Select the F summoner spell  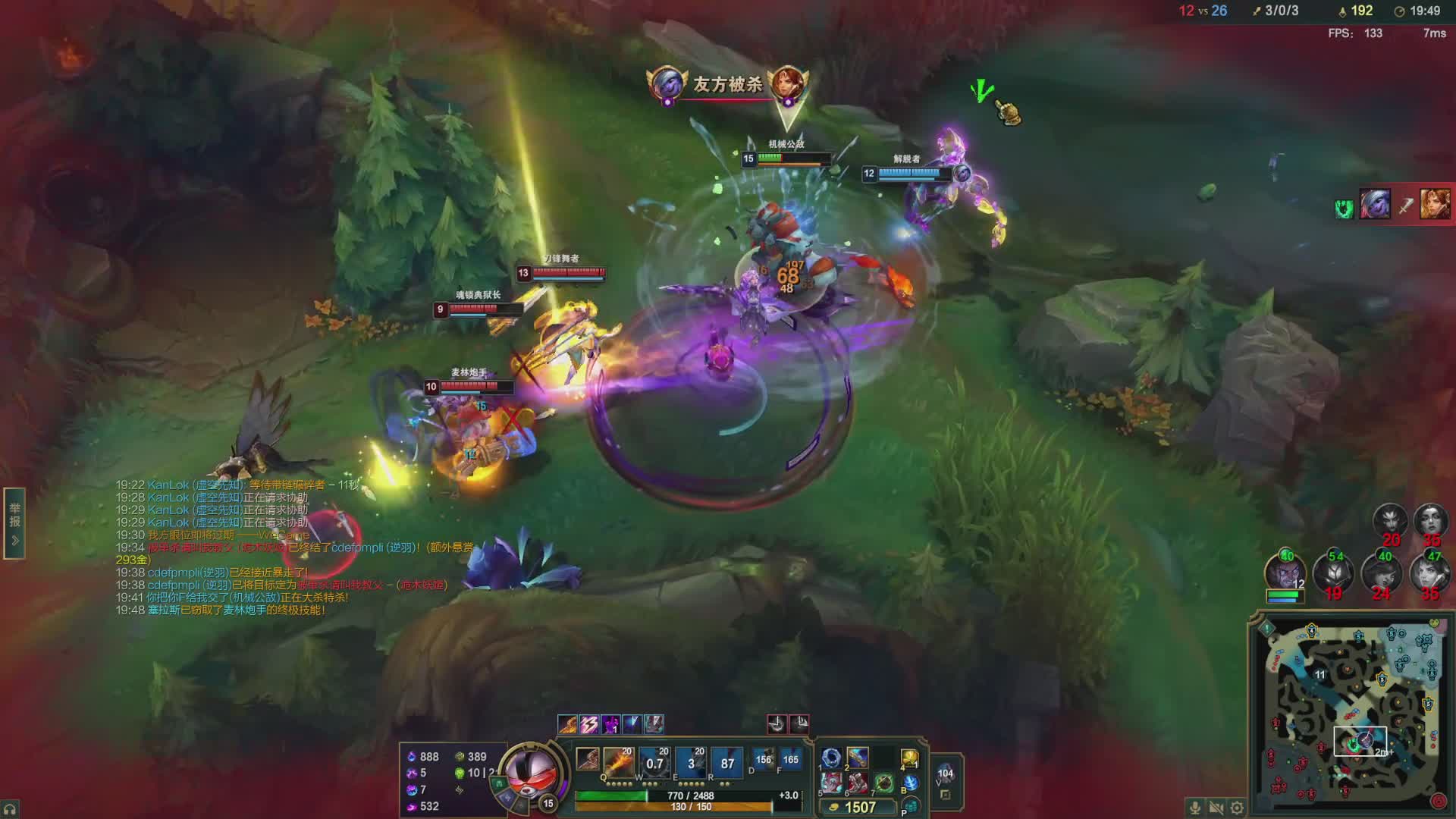click(x=789, y=759)
